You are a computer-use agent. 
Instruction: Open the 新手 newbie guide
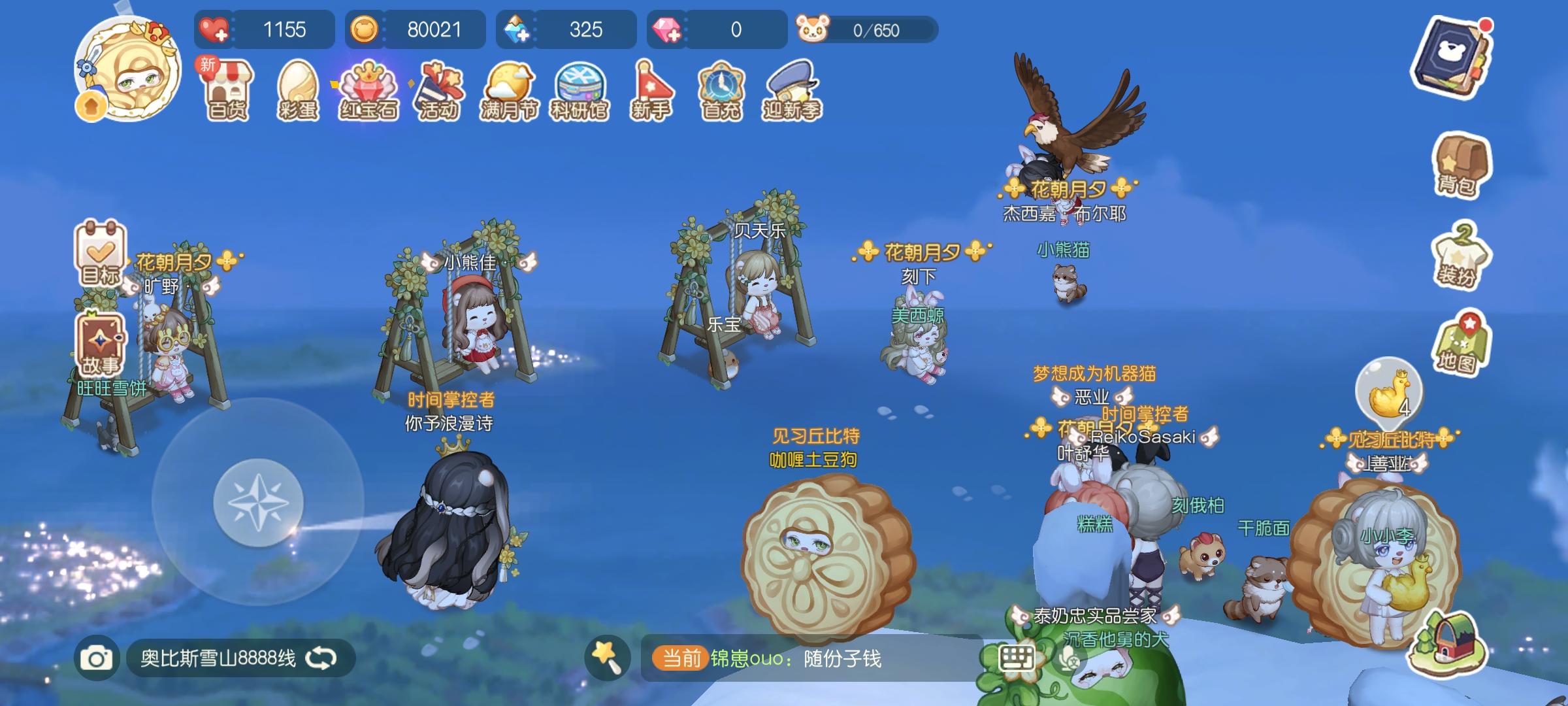[651, 92]
